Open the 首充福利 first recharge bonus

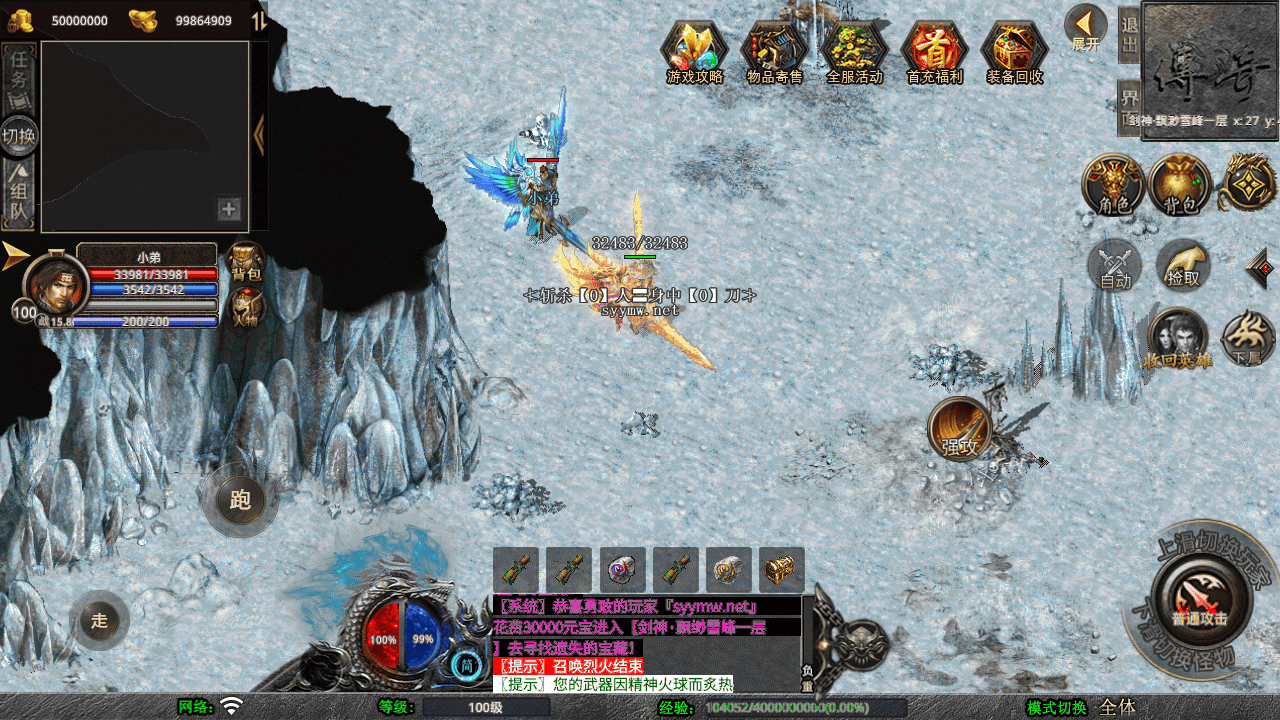[x=934, y=50]
